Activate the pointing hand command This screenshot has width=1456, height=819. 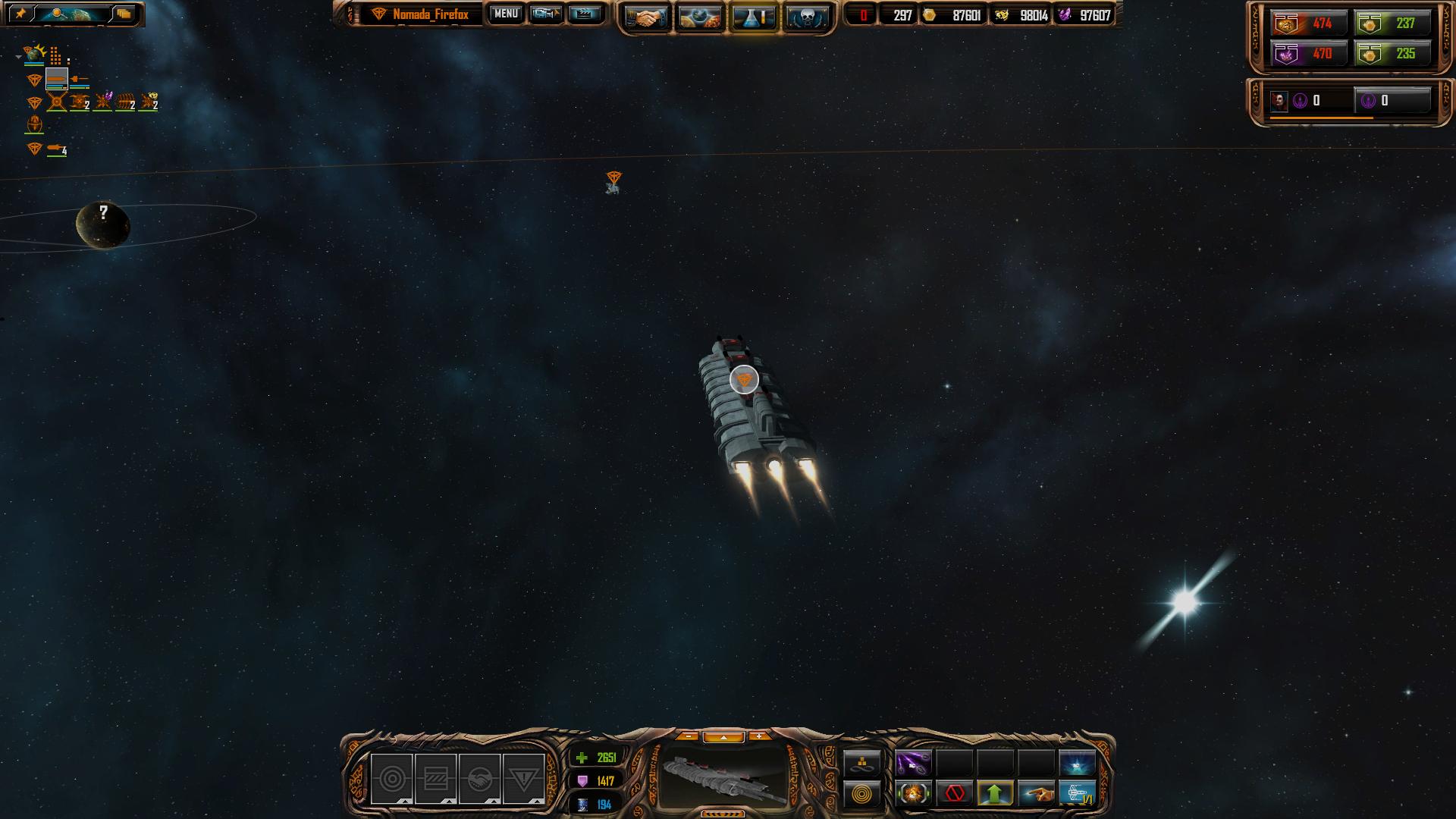click(x=1036, y=794)
